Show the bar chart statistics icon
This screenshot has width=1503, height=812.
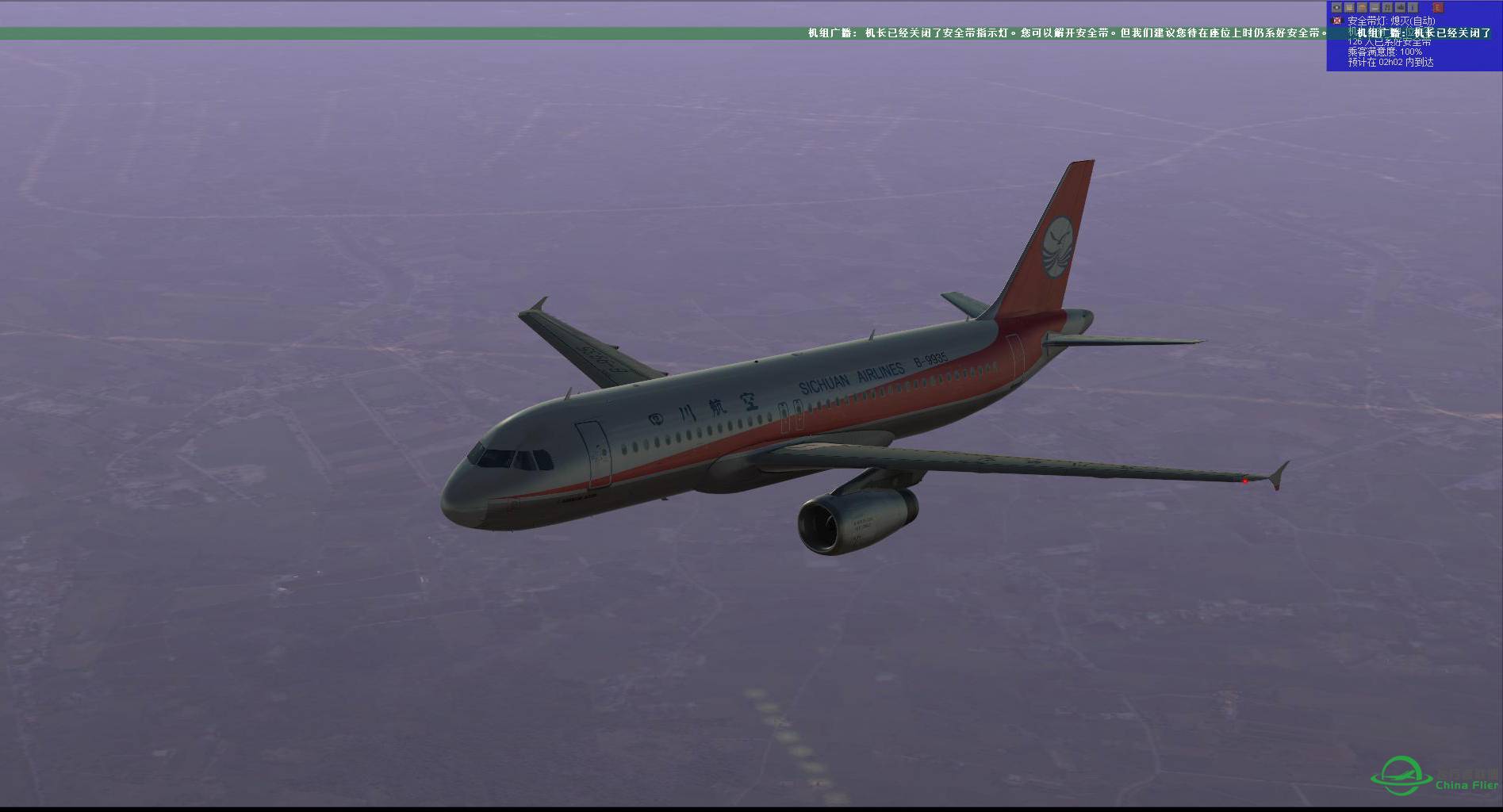coord(1400,7)
